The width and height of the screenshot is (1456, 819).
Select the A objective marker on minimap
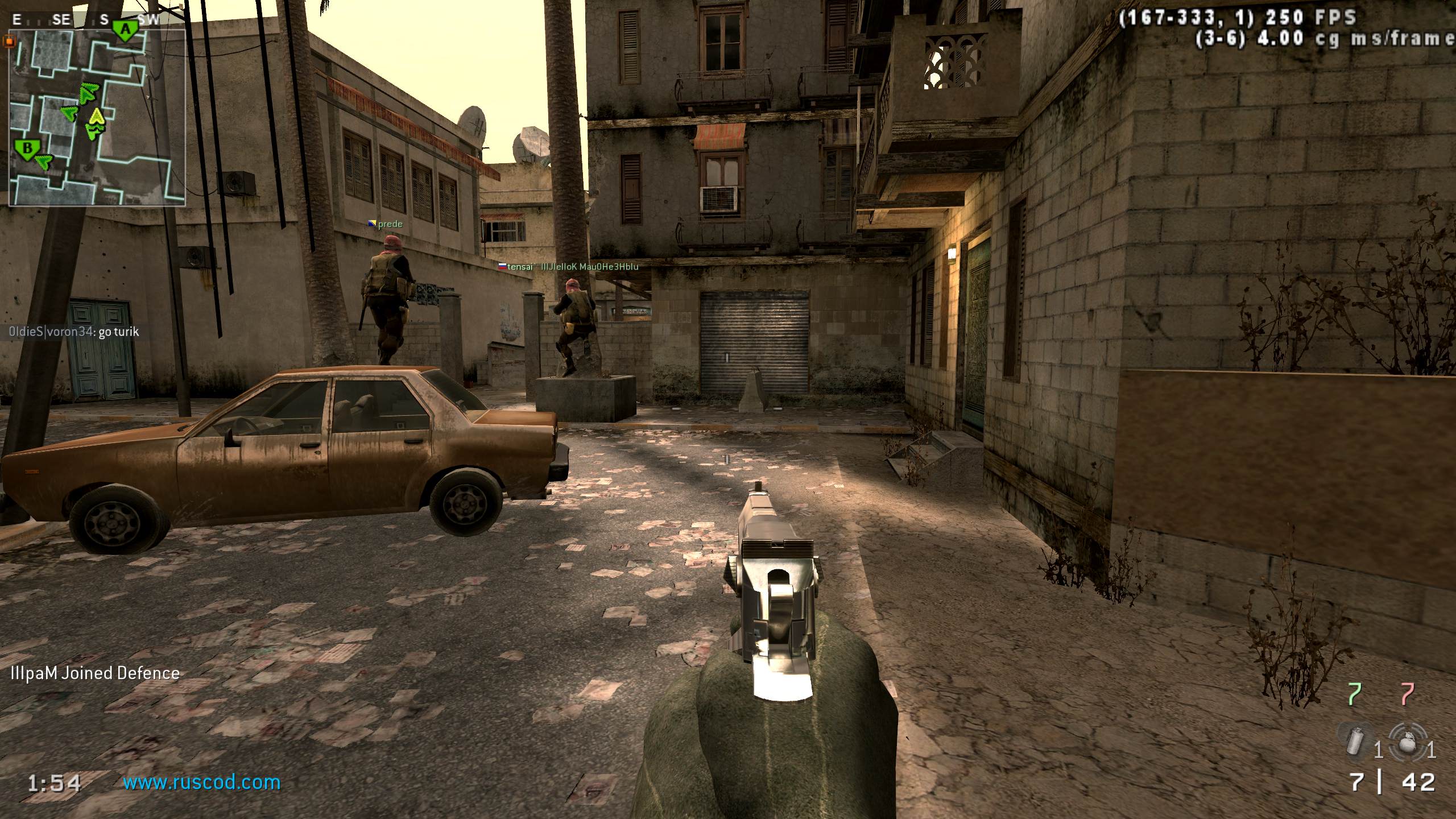coord(125,30)
